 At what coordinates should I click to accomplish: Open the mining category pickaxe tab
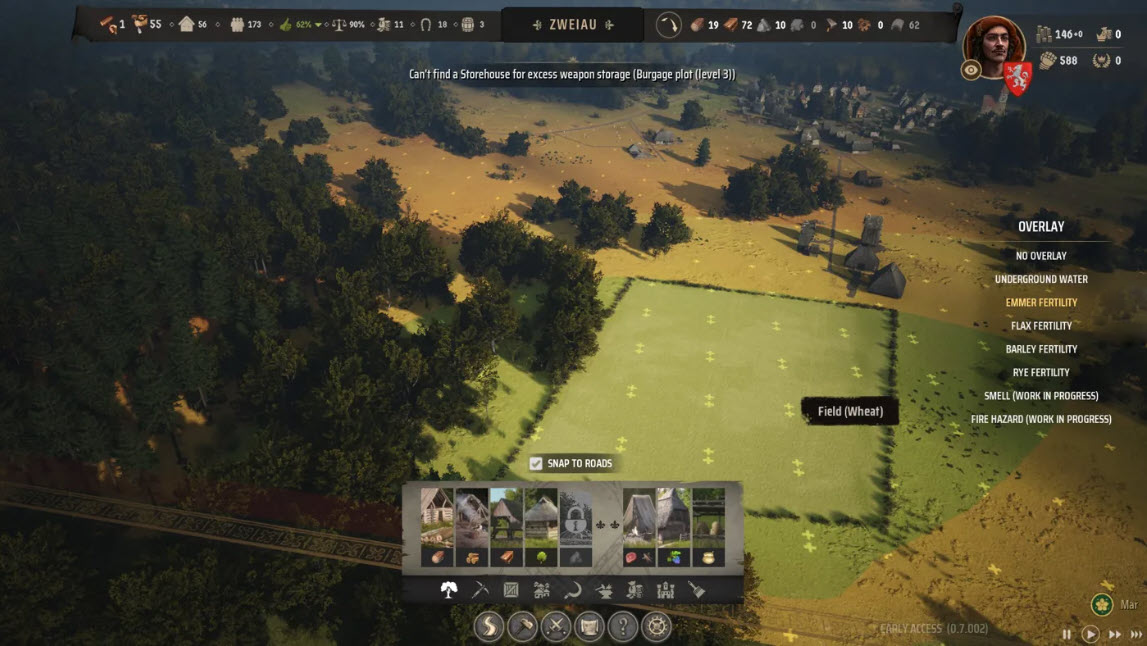[480, 590]
